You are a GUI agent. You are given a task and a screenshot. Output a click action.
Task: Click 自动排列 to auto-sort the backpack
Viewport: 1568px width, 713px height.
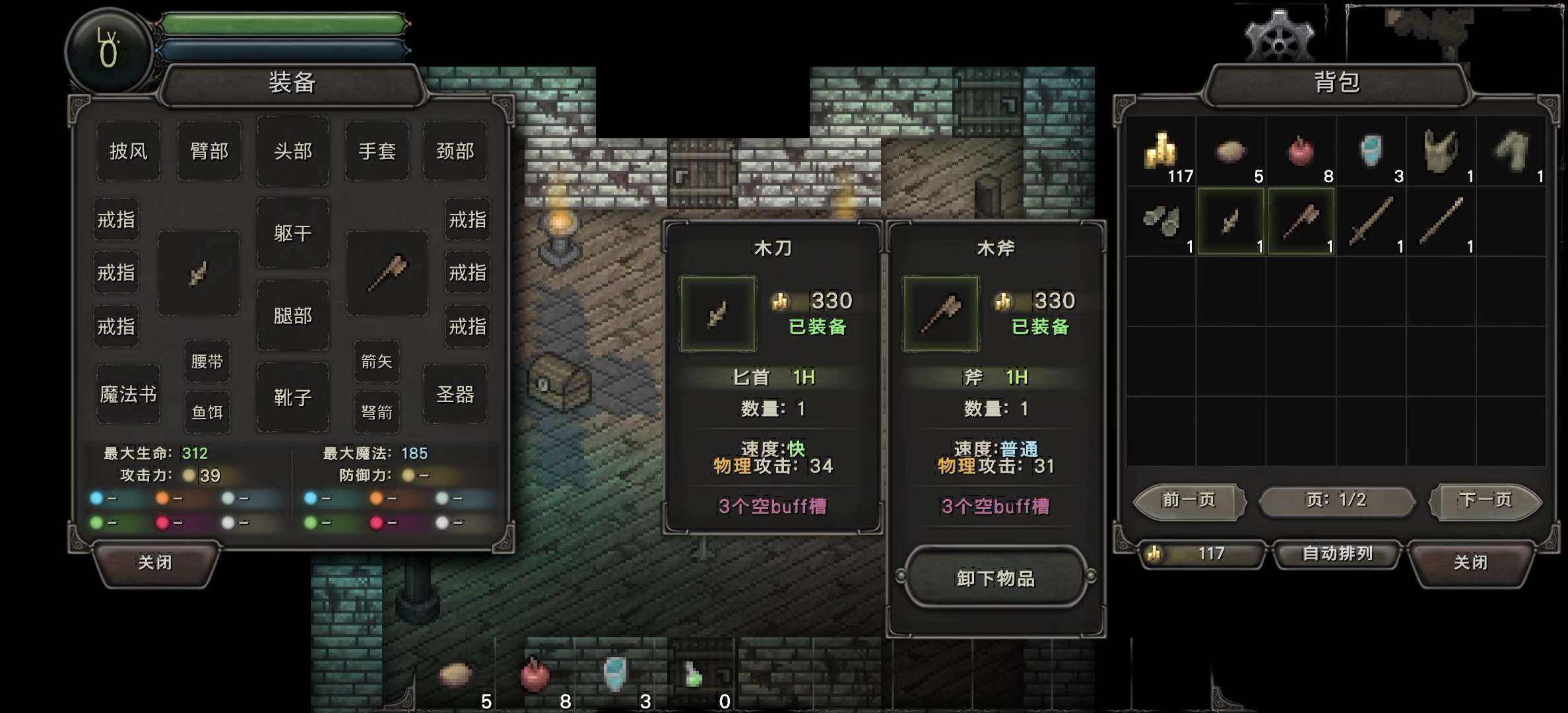1337,555
